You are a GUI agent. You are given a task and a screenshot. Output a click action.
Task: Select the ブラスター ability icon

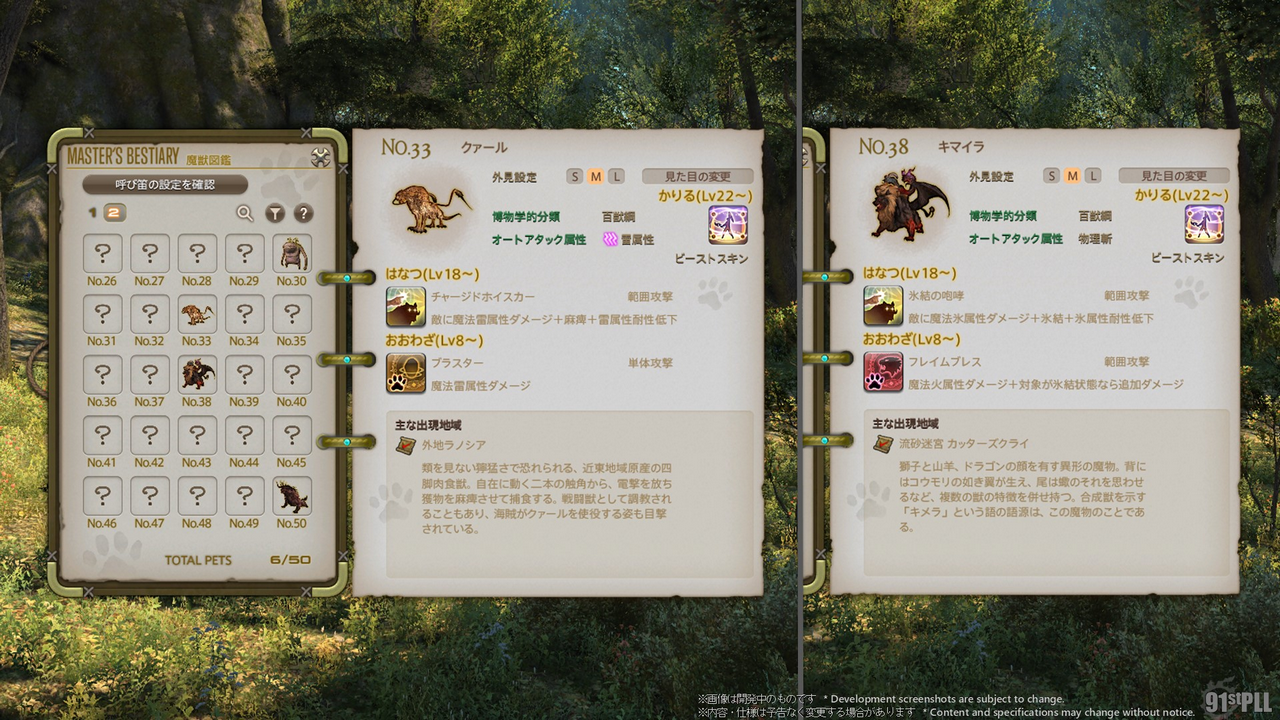pos(406,372)
